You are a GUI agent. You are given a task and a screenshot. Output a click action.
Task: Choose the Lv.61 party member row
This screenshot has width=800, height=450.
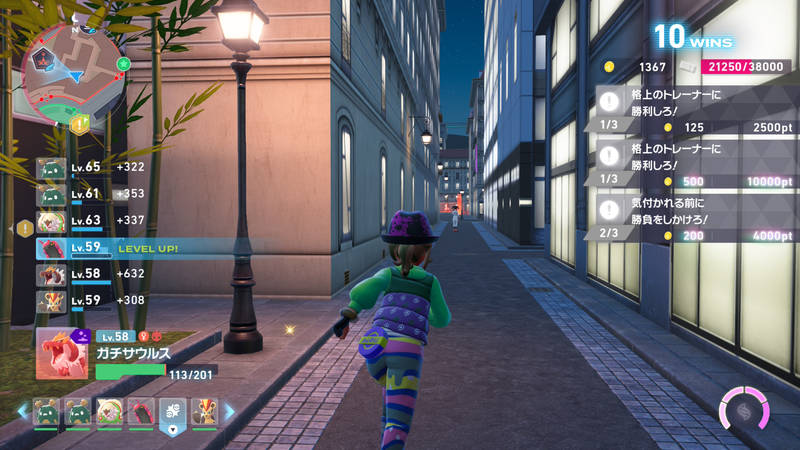[90, 194]
